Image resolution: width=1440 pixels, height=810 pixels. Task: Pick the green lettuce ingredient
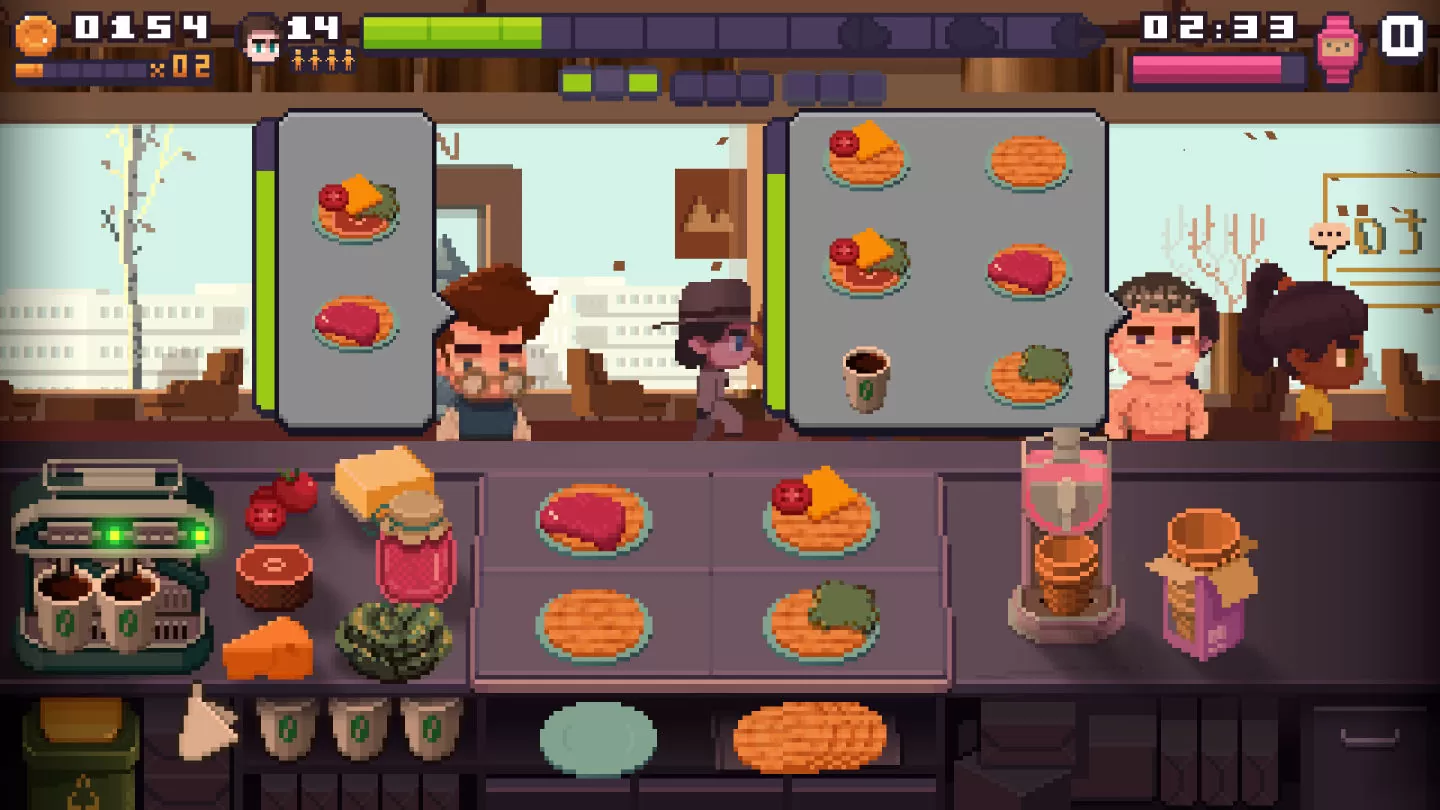[392, 639]
